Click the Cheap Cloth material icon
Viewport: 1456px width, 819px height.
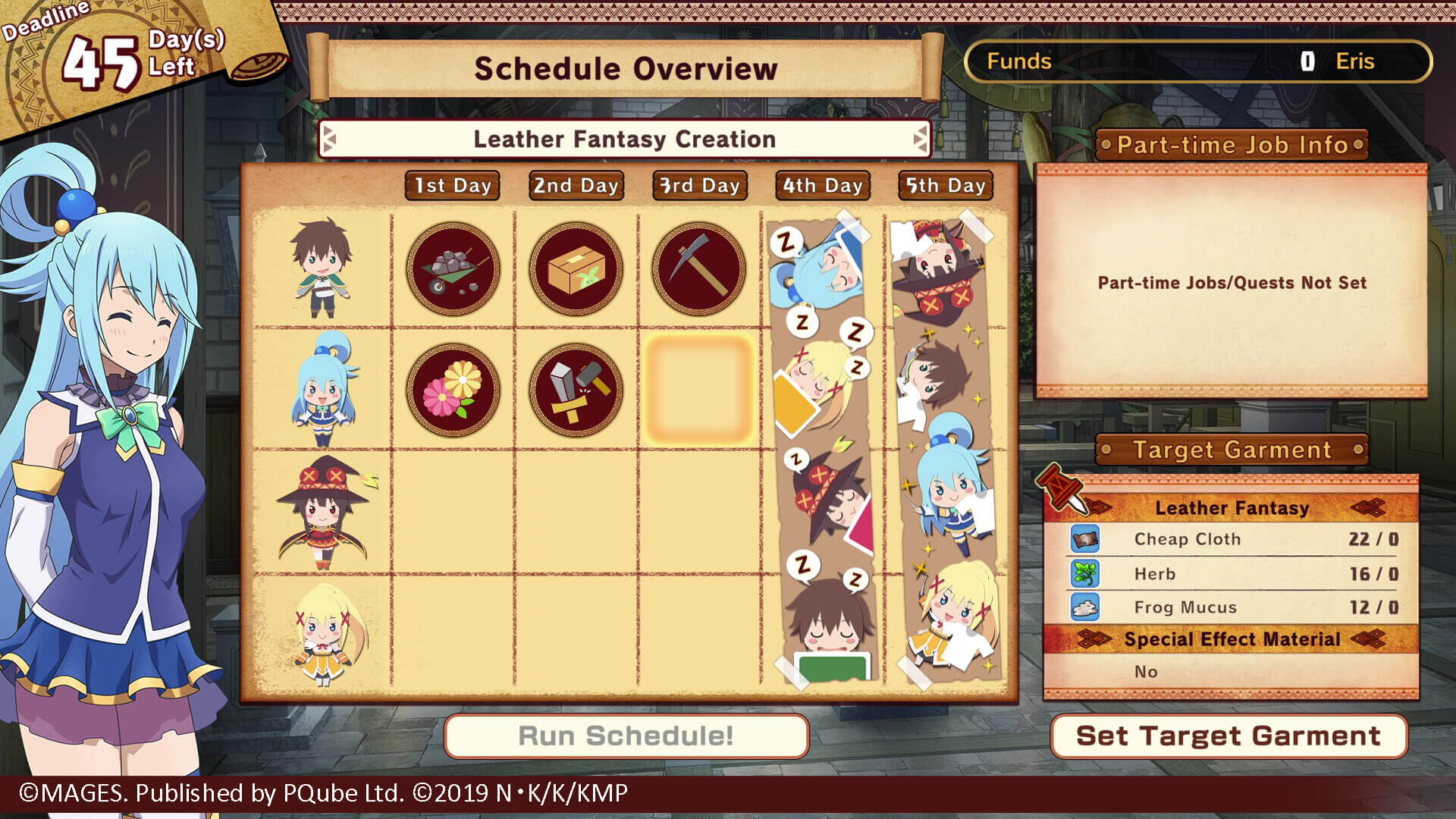click(1086, 539)
